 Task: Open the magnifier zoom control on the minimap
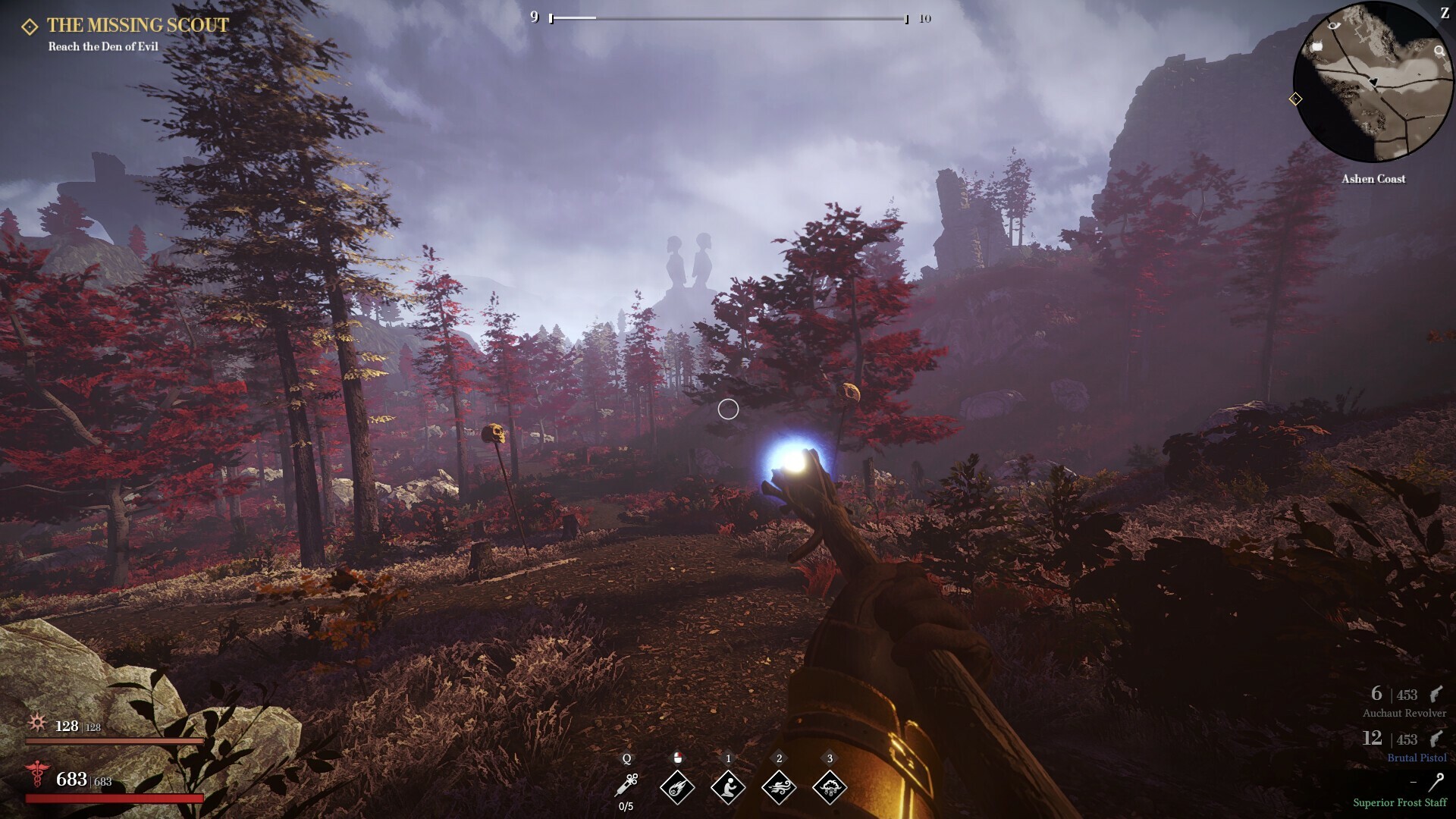1439,52
